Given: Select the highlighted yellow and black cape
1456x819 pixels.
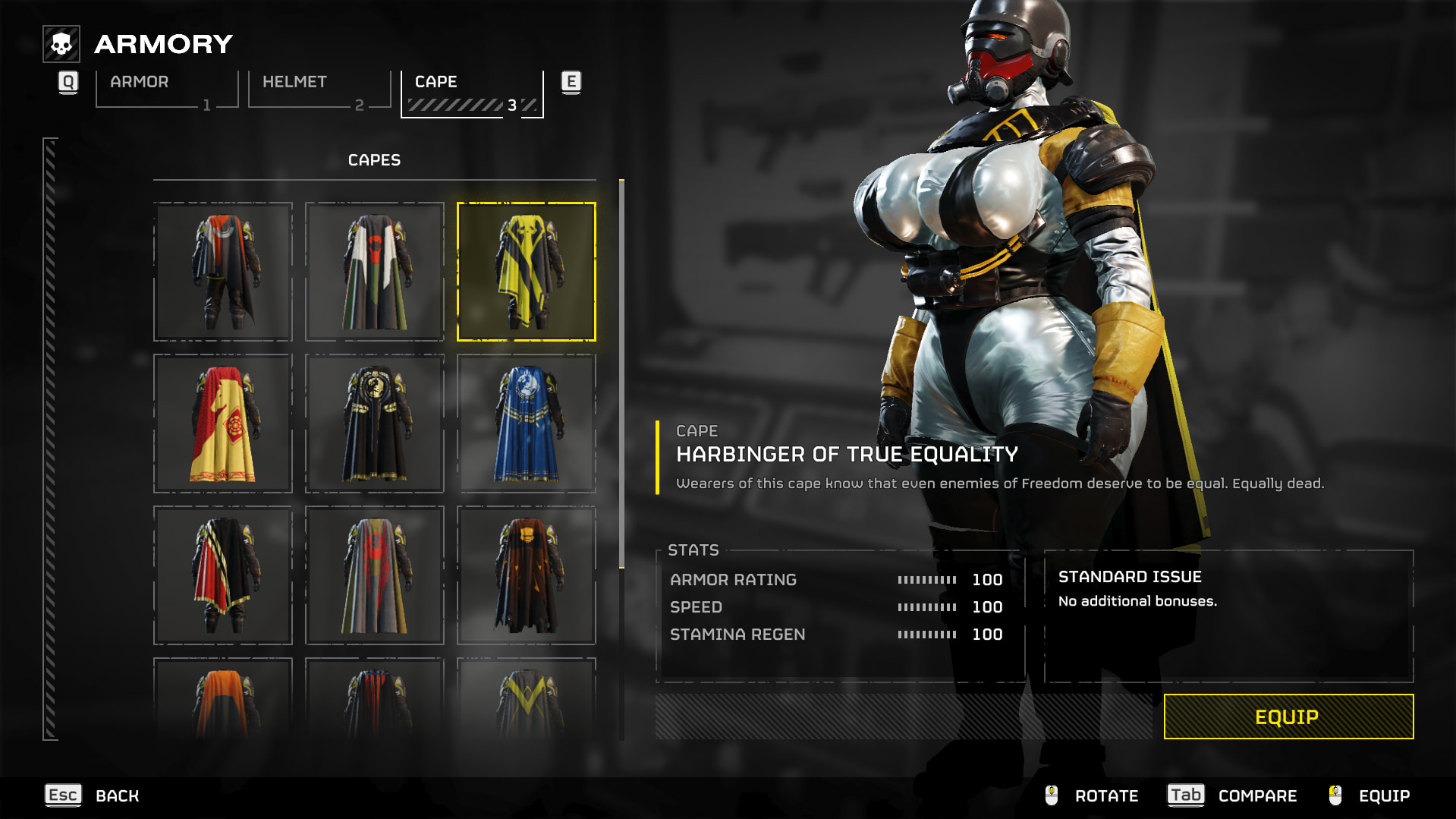Looking at the screenshot, I should 527,272.
